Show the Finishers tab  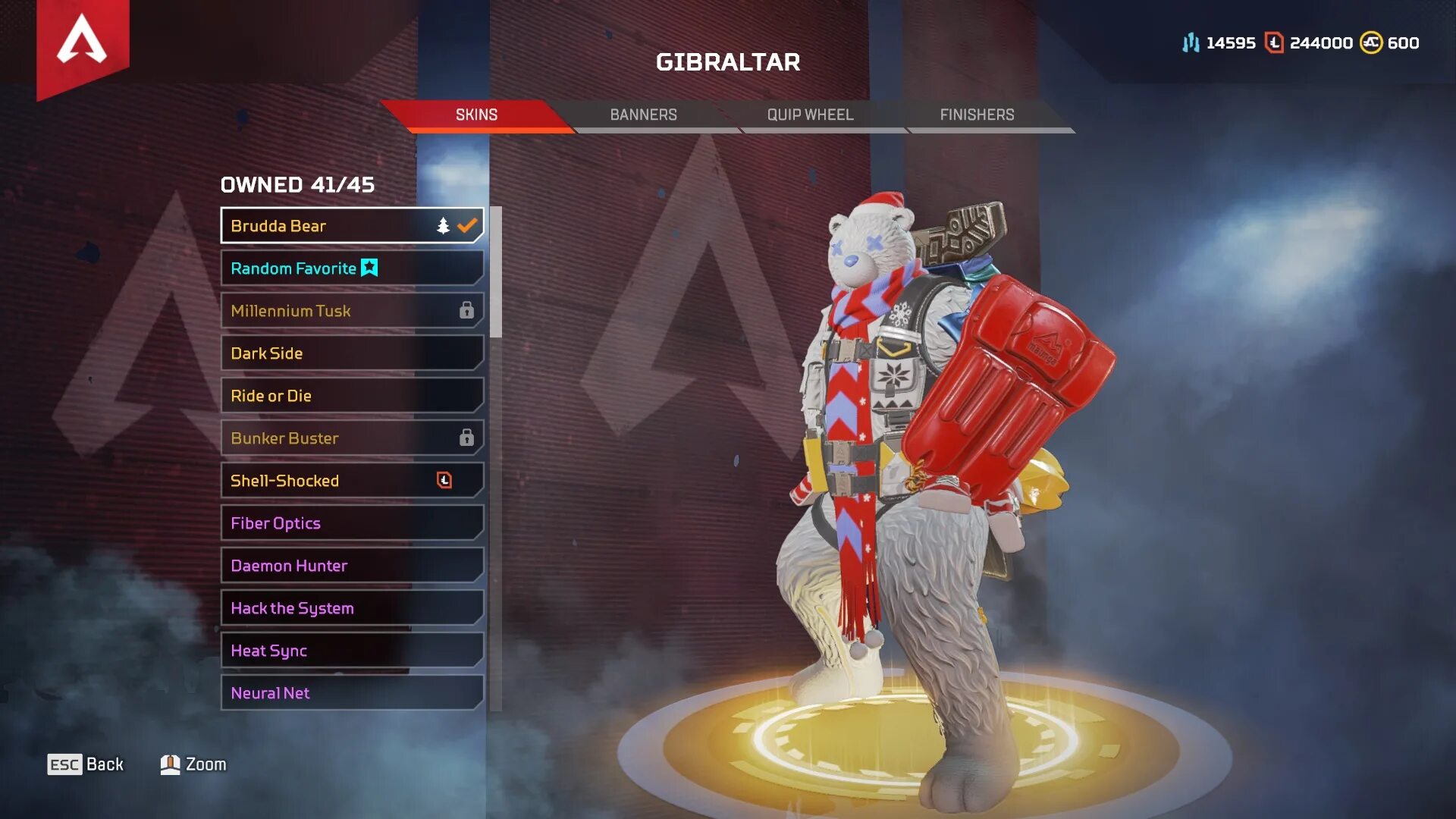point(977,115)
